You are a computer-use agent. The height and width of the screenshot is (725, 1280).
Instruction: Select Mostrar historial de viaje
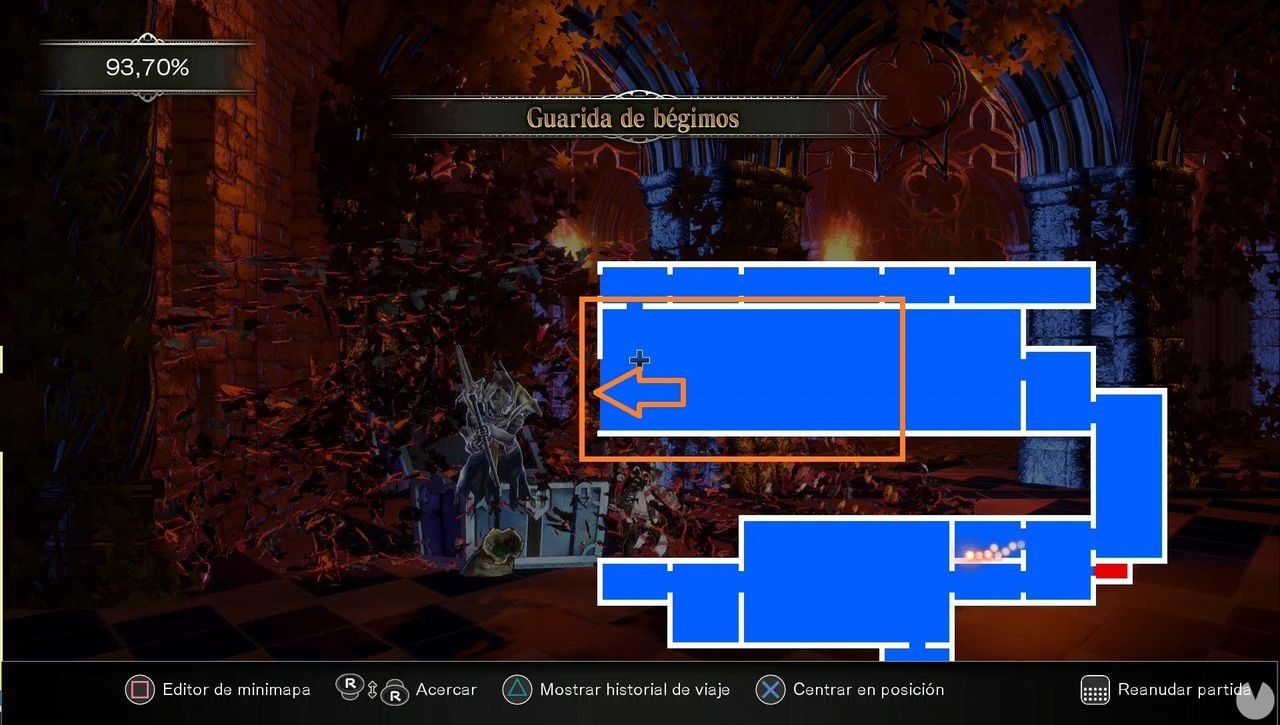coord(634,690)
